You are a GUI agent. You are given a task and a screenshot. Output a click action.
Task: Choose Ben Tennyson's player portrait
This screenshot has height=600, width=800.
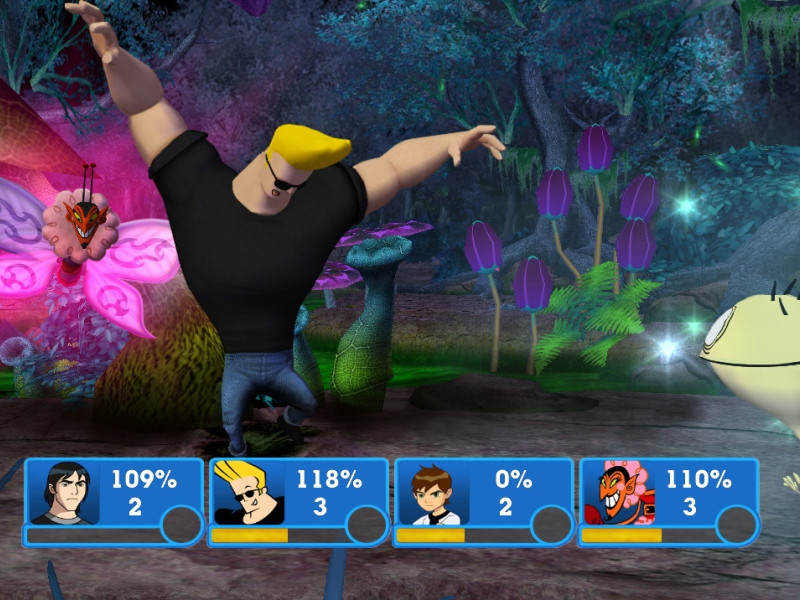pyautogui.click(x=432, y=493)
